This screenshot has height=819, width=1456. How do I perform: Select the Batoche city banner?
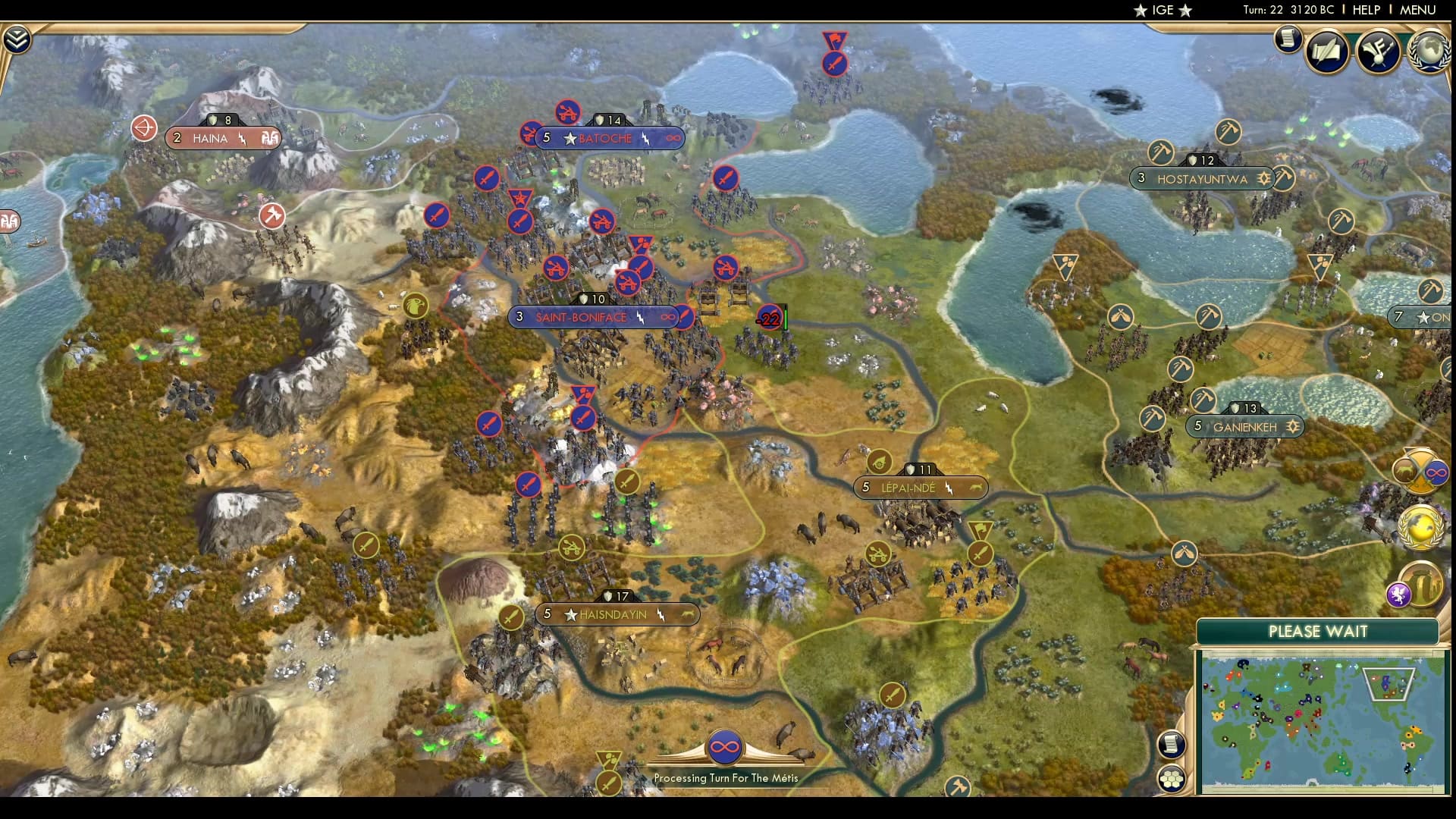point(606,138)
